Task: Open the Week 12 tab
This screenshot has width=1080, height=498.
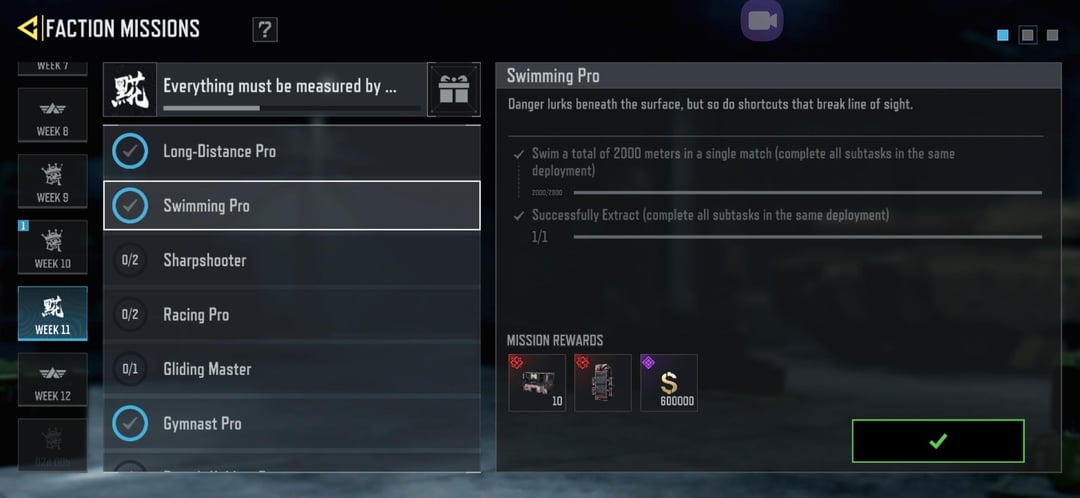Action: 52,380
